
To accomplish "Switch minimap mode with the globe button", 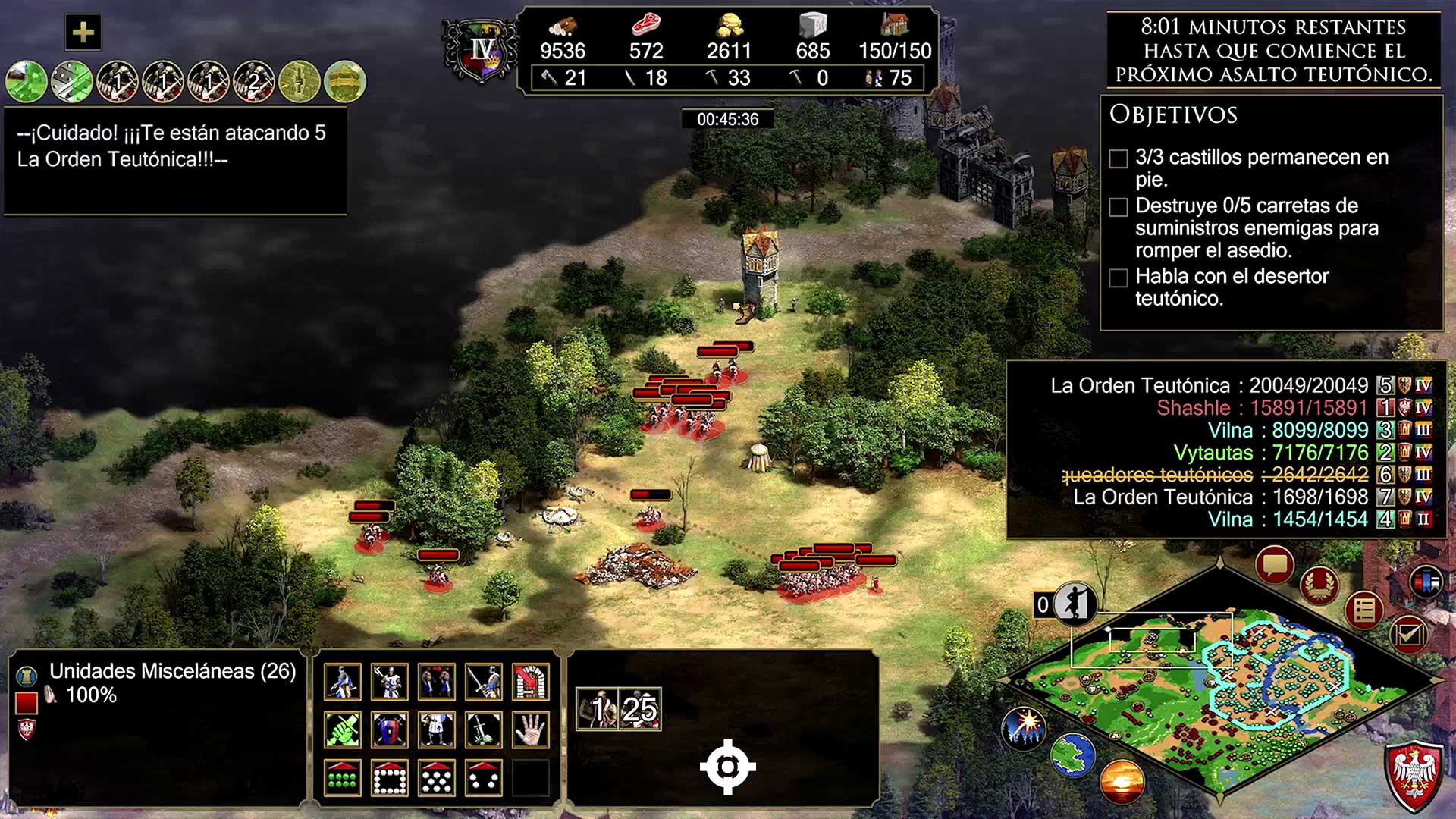I will click(x=1072, y=755).
